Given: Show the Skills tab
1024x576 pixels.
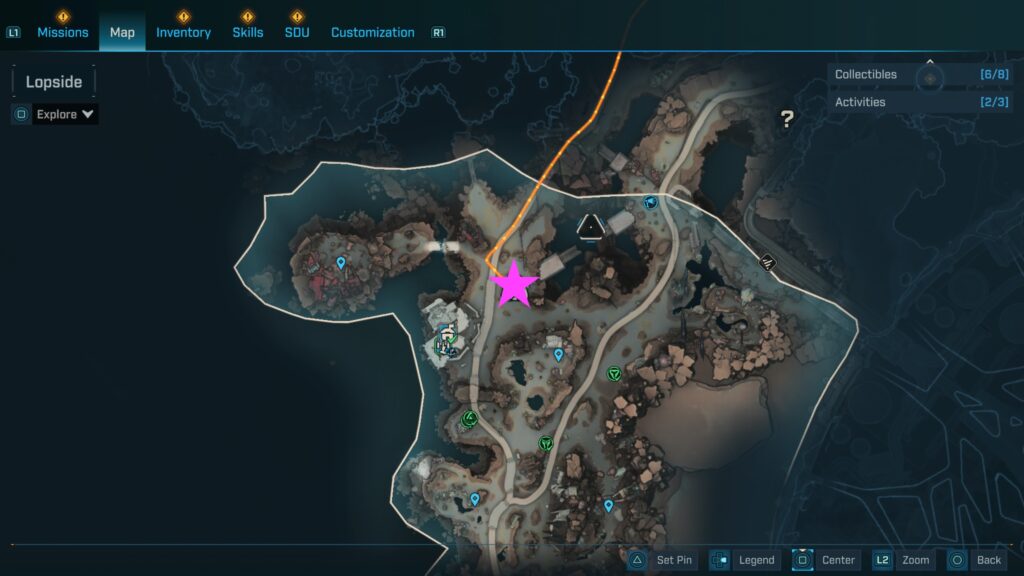Looking at the screenshot, I should 248,32.
